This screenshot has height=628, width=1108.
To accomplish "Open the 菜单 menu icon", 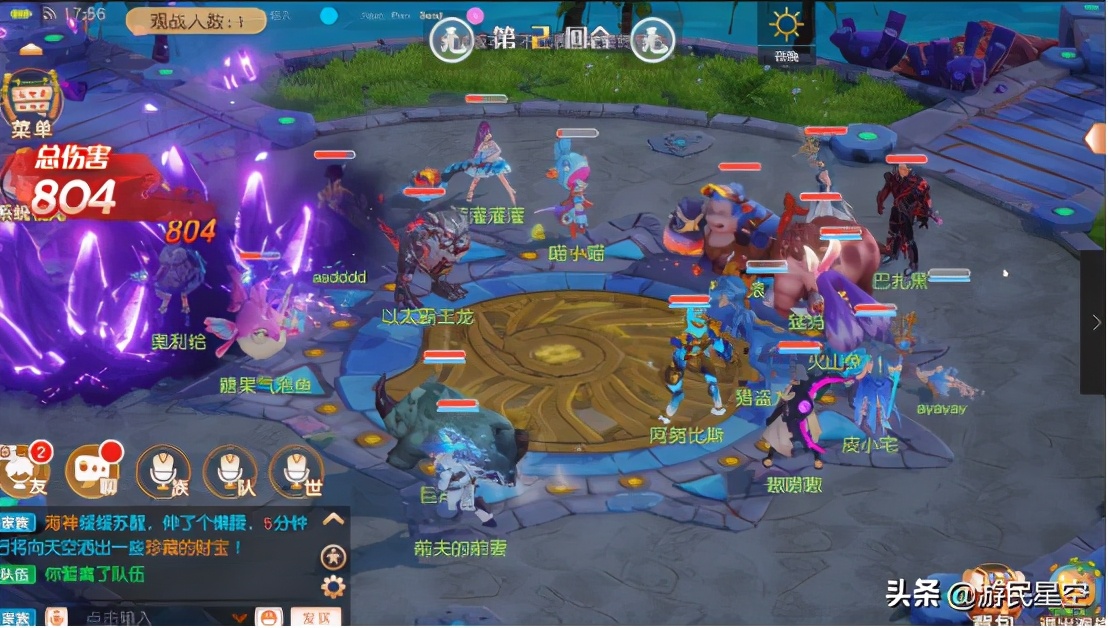I will (32, 104).
